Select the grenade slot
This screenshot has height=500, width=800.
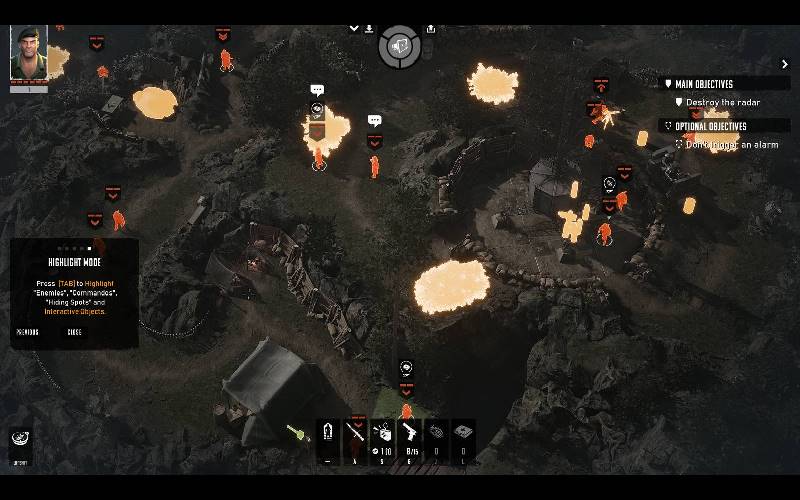pos(436,436)
